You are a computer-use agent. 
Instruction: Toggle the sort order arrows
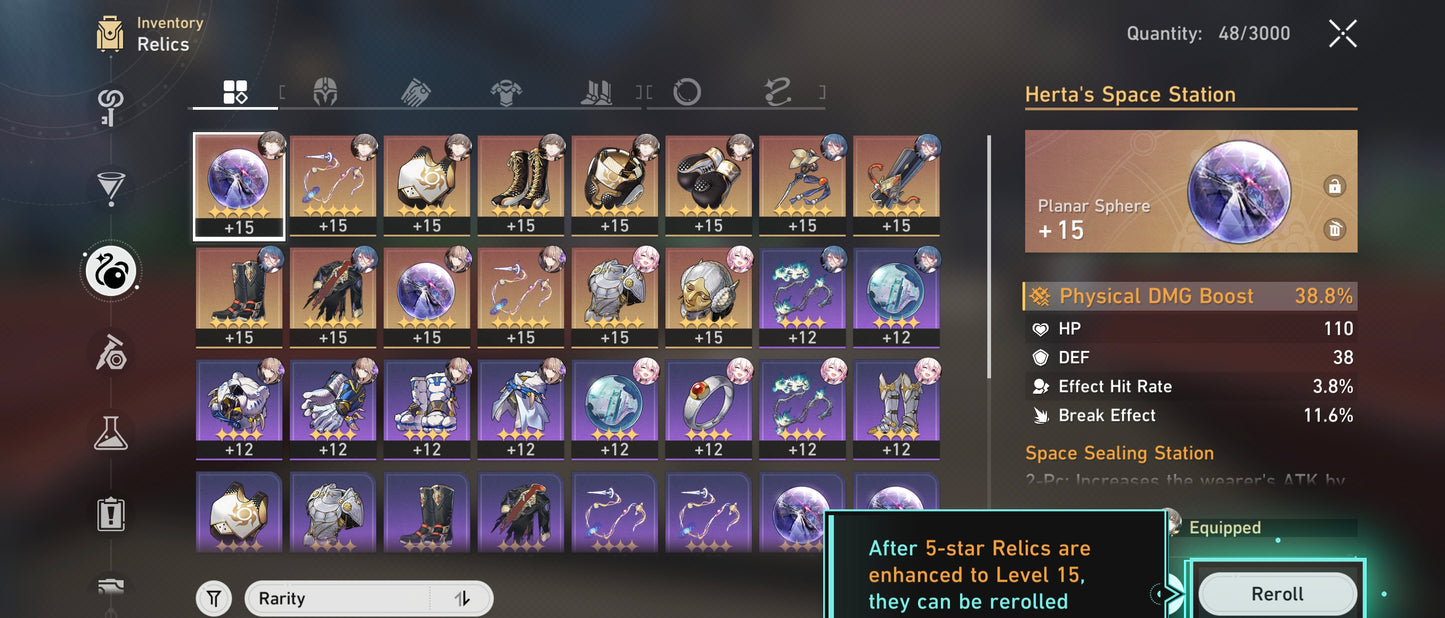click(x=462, y=599)
